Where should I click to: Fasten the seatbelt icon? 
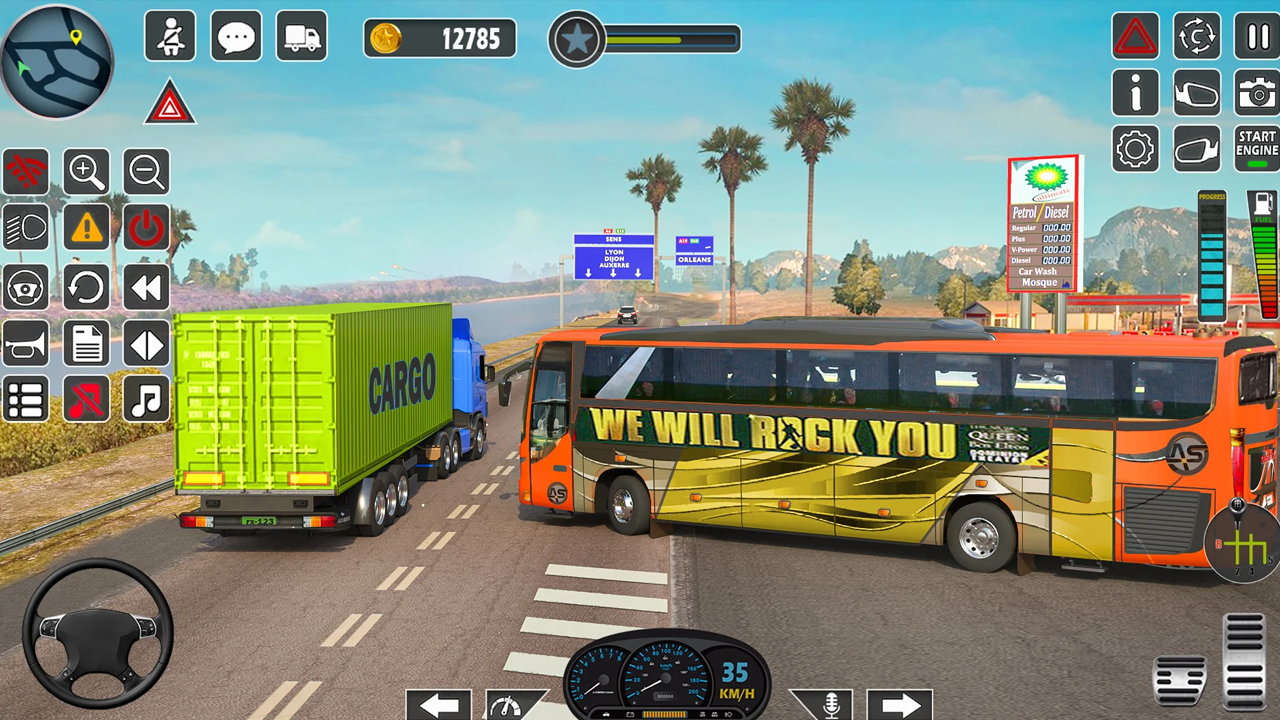click(170, 35)
